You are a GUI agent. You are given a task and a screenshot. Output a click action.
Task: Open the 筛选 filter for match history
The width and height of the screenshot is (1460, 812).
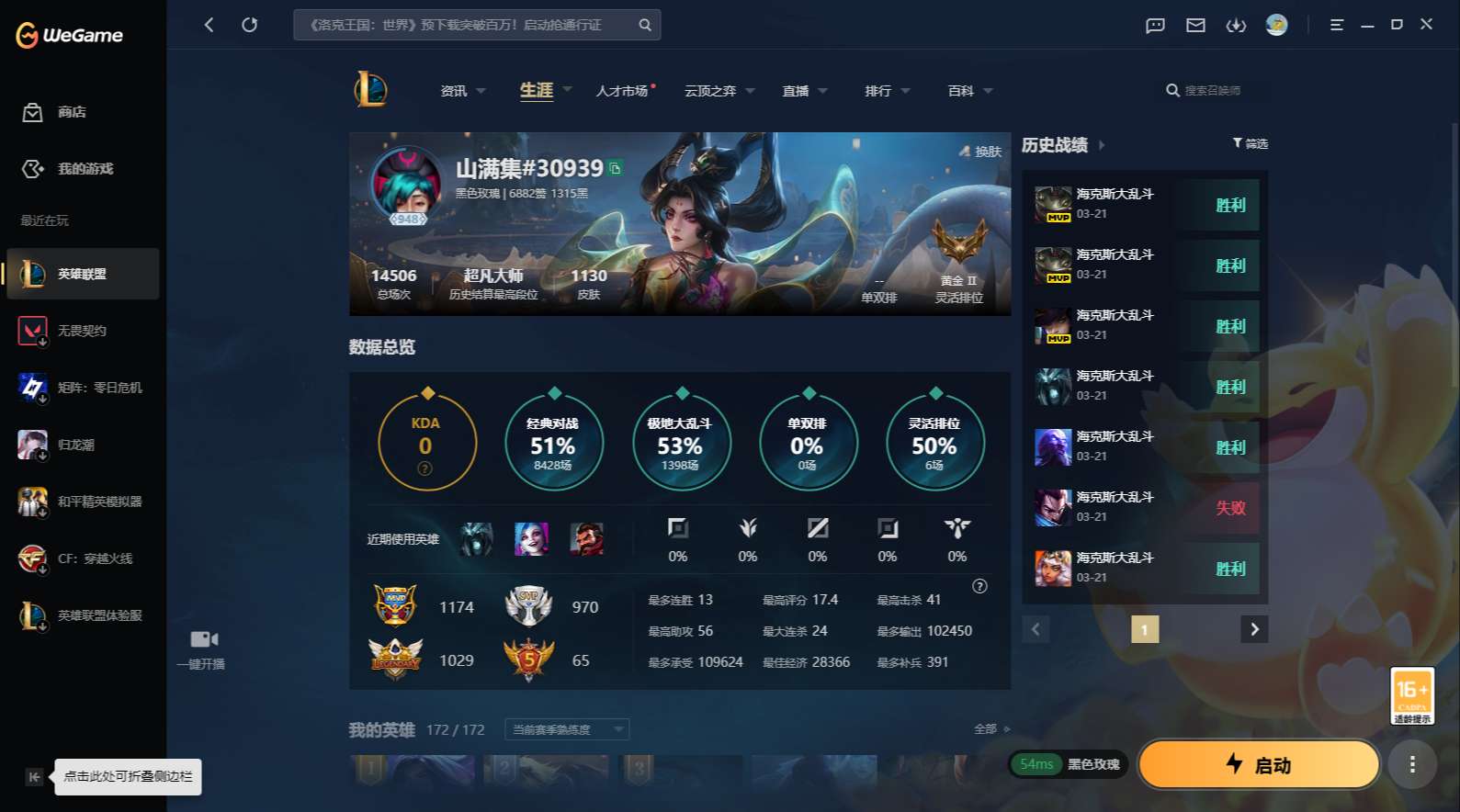tap(1250, 144)
